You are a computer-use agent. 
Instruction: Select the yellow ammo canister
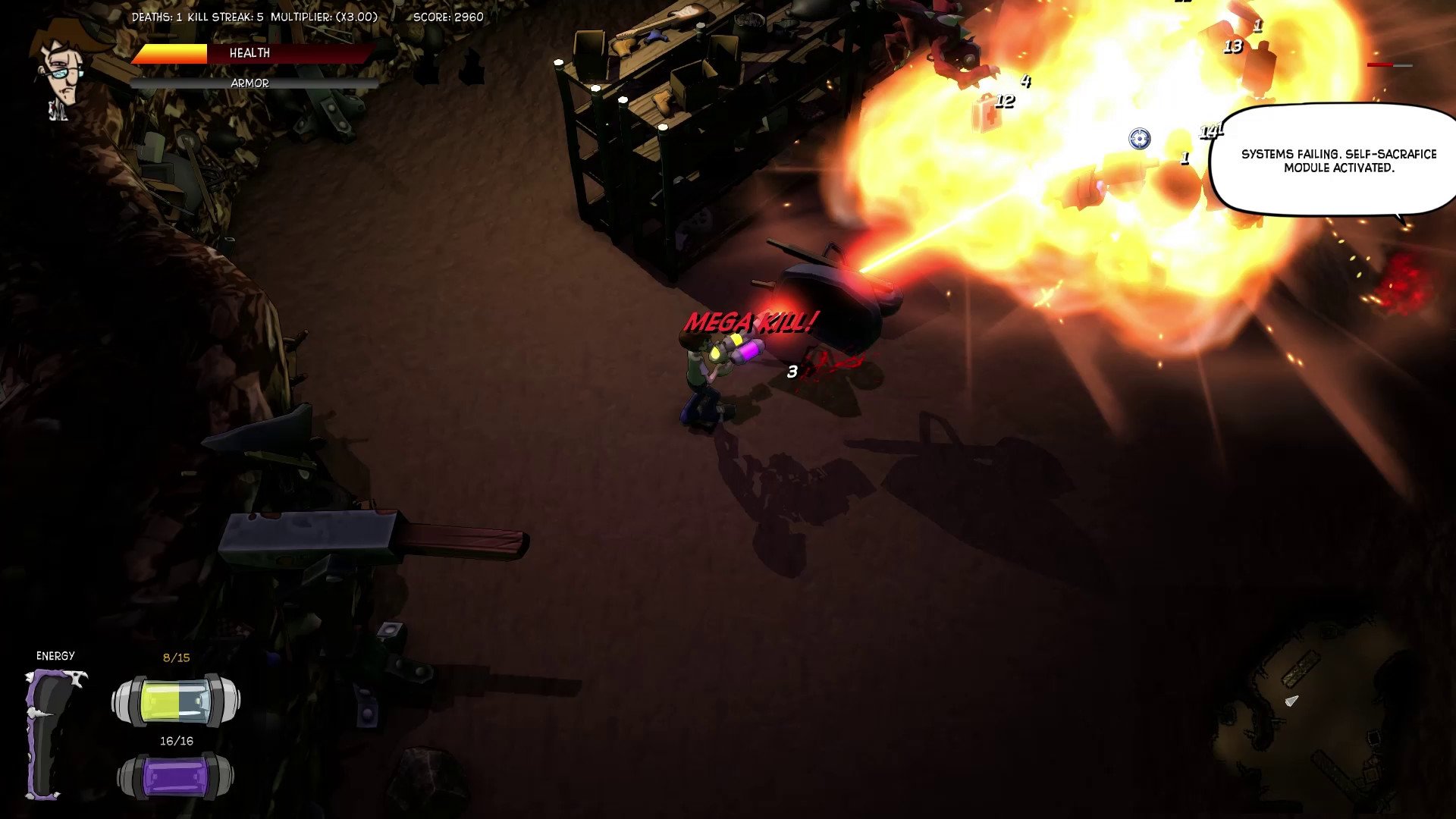(176, 701)
